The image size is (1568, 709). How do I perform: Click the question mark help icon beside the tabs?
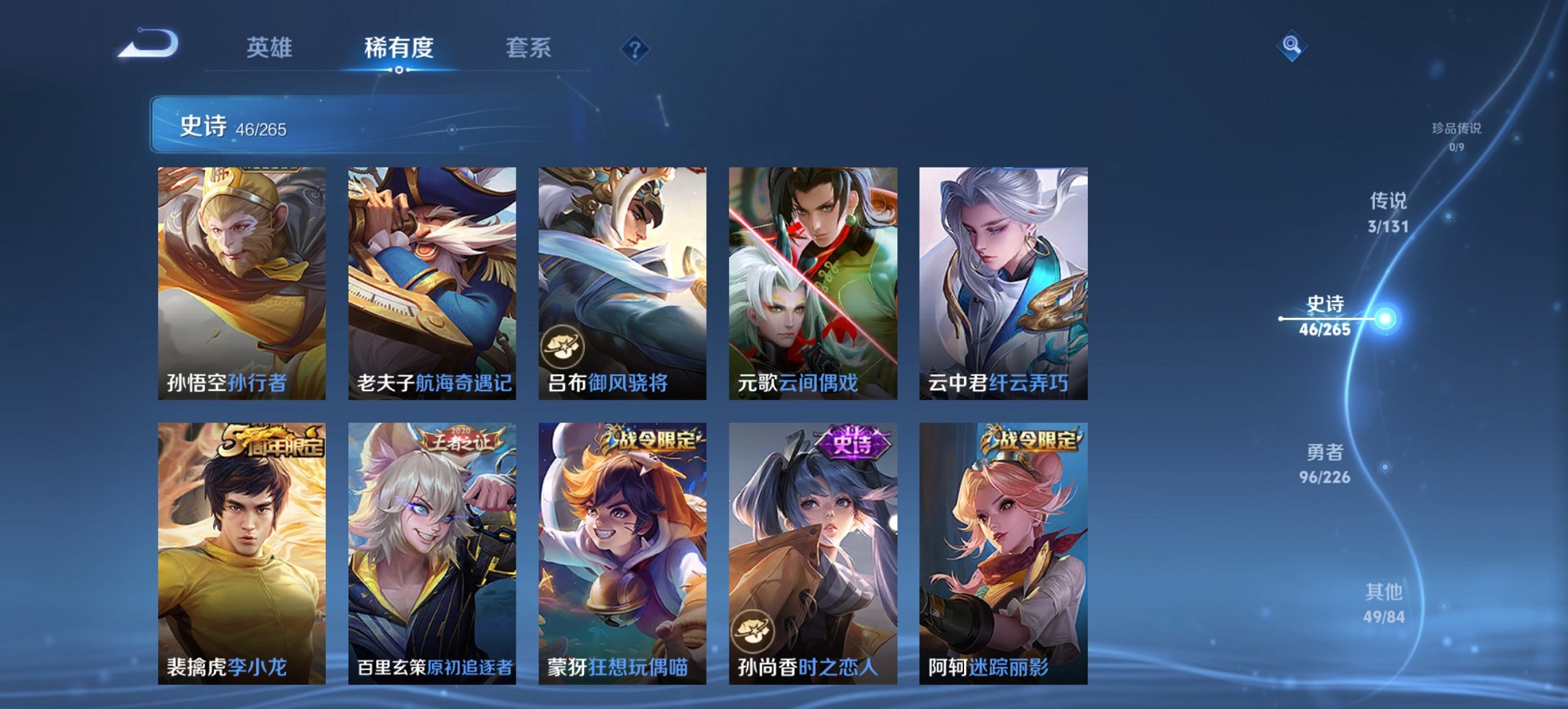click(x=634, y=48)
